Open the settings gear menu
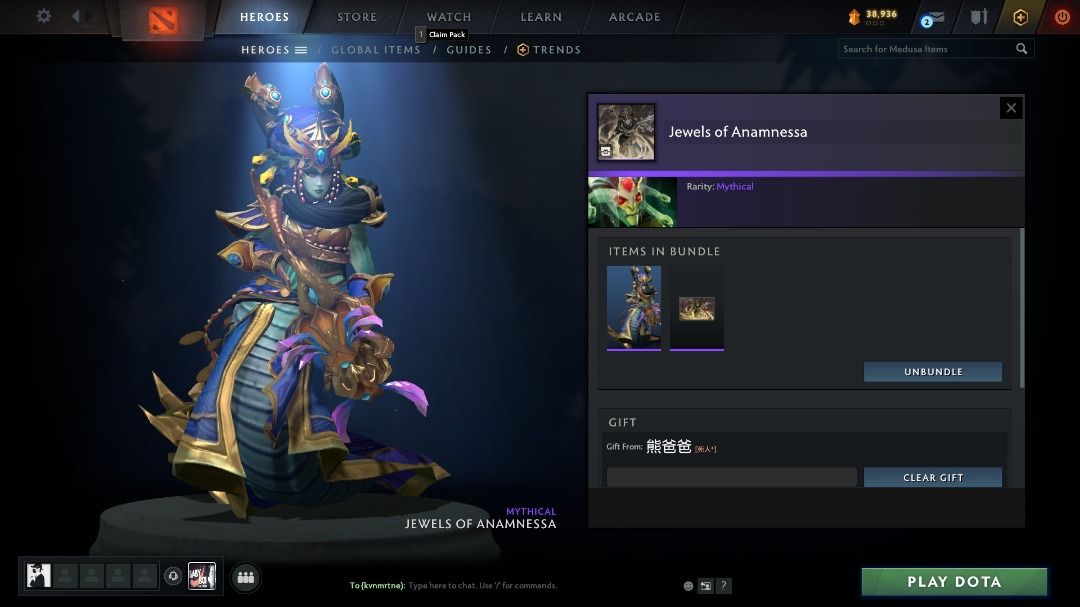 point(44,16)
